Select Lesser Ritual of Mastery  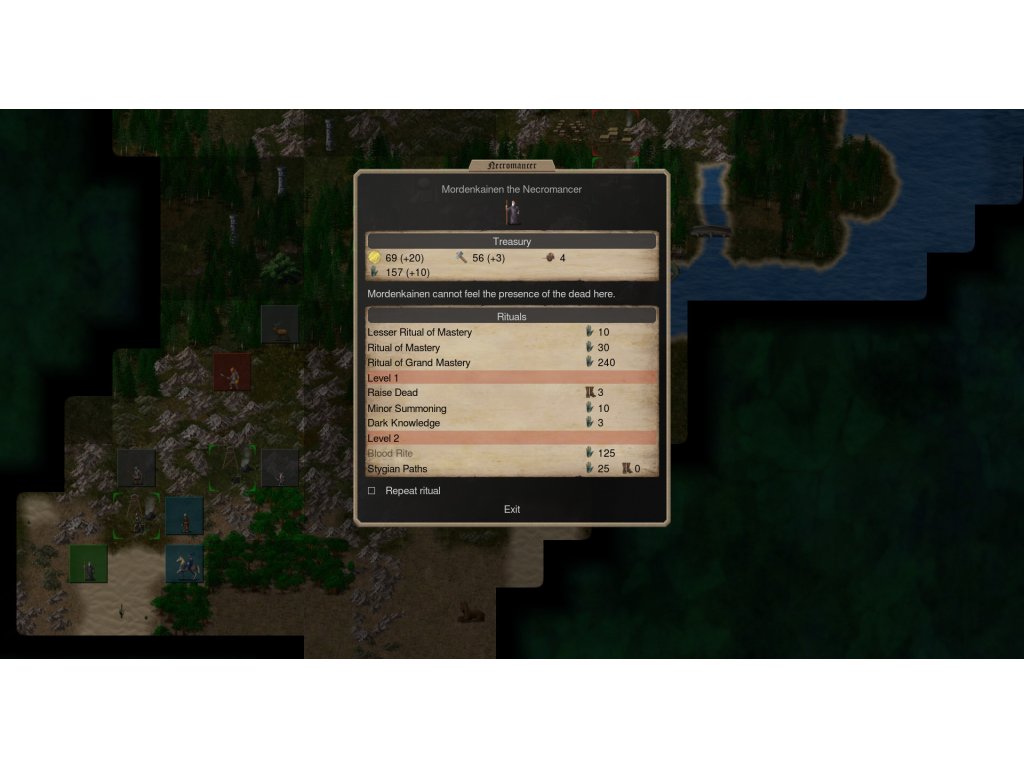(x=419, y=332)
